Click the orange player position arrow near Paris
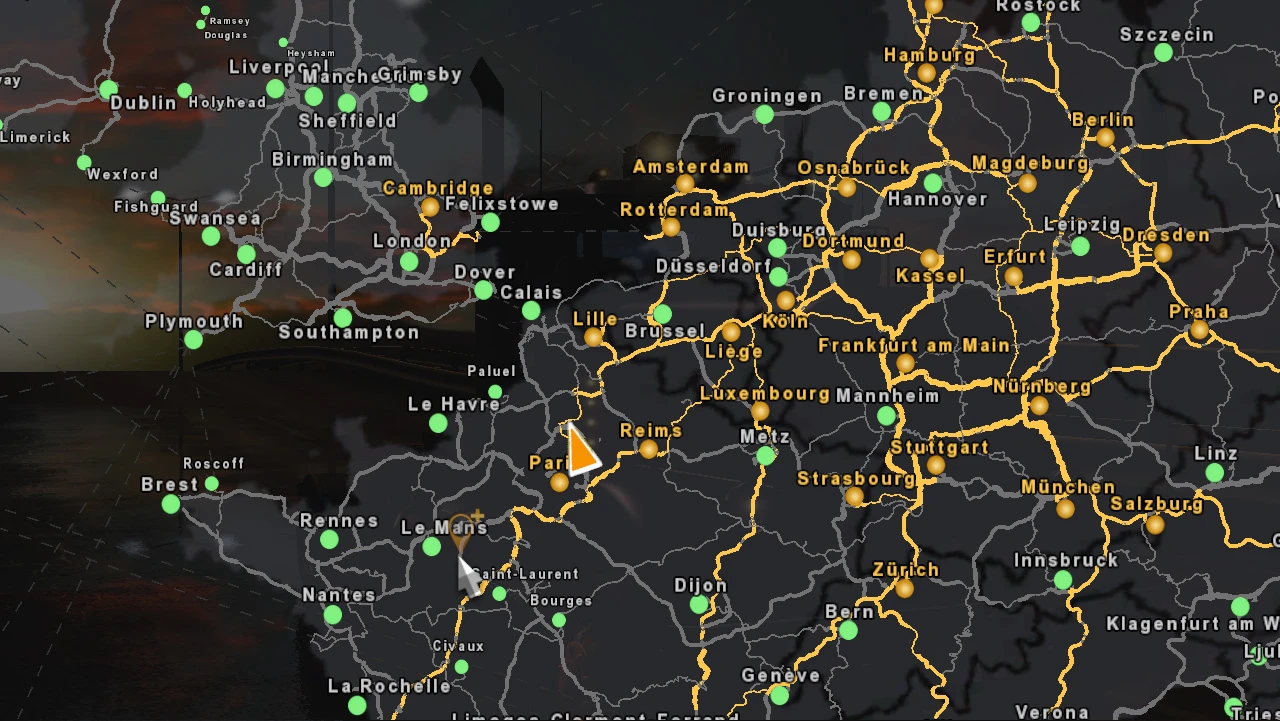The image size is (1280, 721). [583, 451]
